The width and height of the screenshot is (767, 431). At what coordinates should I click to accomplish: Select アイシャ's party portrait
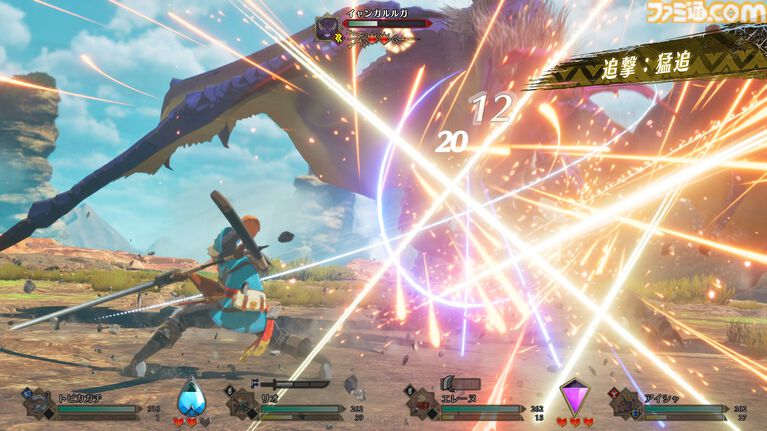(626, 405)
